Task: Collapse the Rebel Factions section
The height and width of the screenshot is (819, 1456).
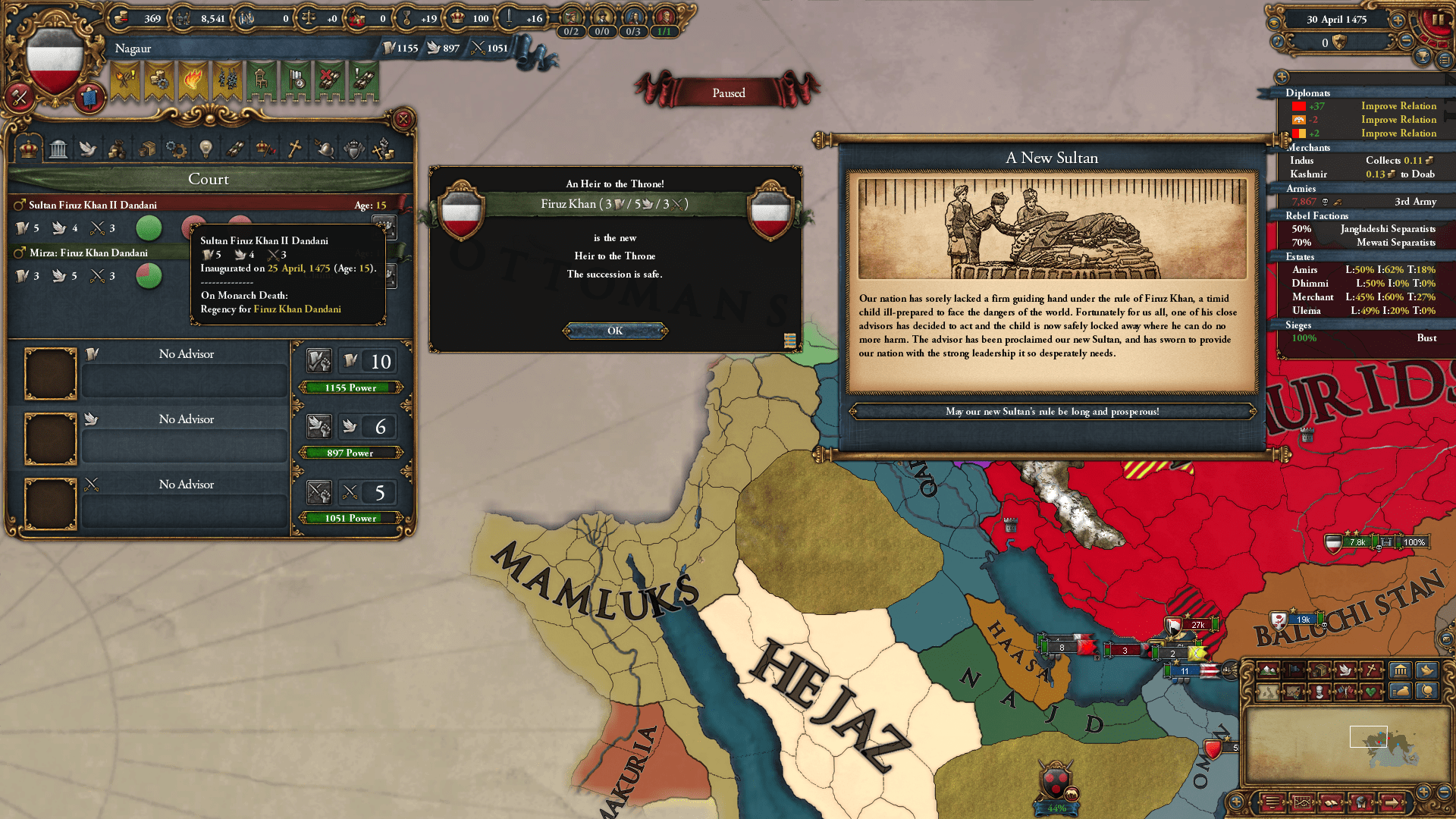Action: pos(1316,215)
